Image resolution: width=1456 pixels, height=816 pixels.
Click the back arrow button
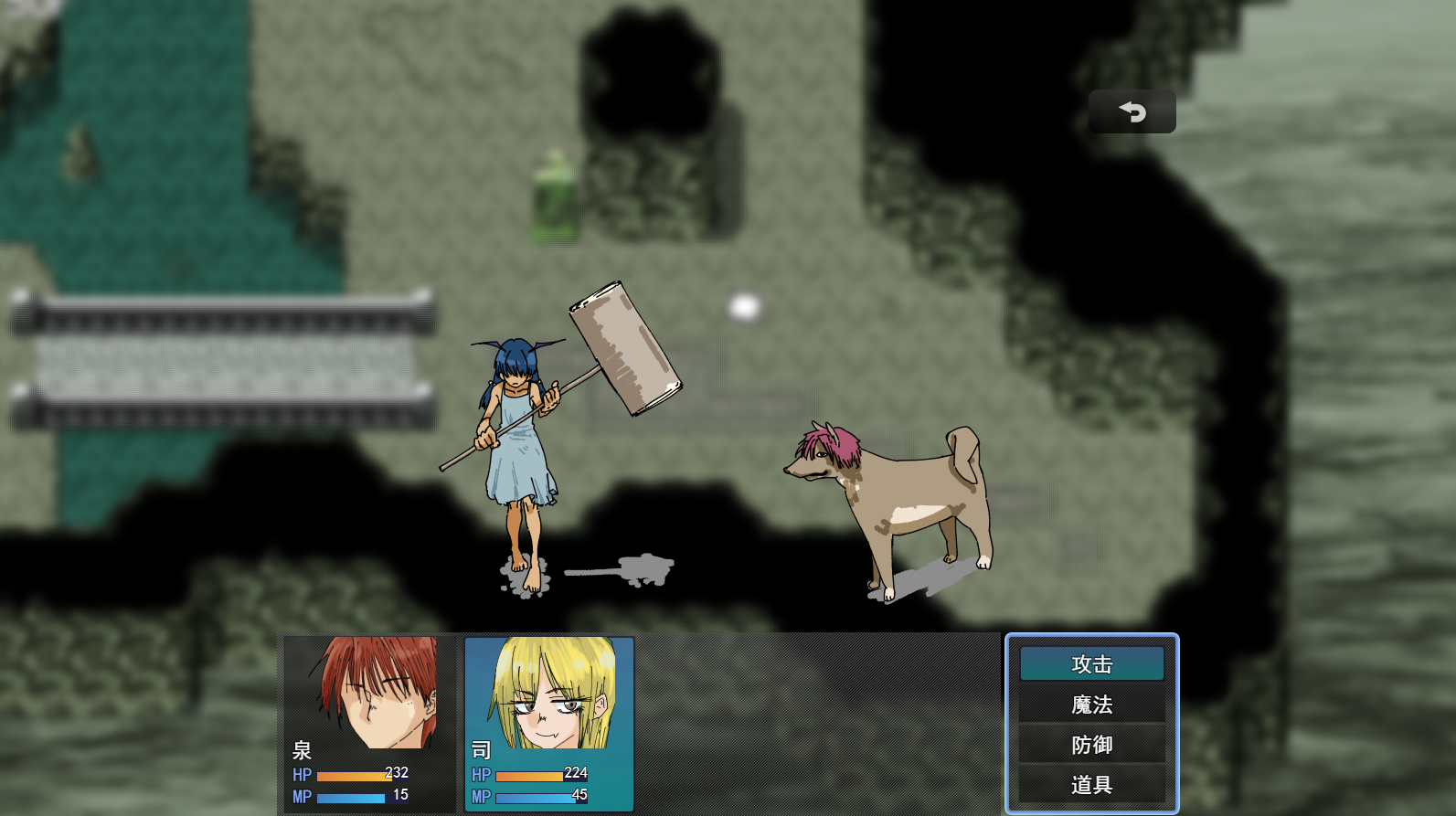pyautogui.click(x=1132, y=112)
